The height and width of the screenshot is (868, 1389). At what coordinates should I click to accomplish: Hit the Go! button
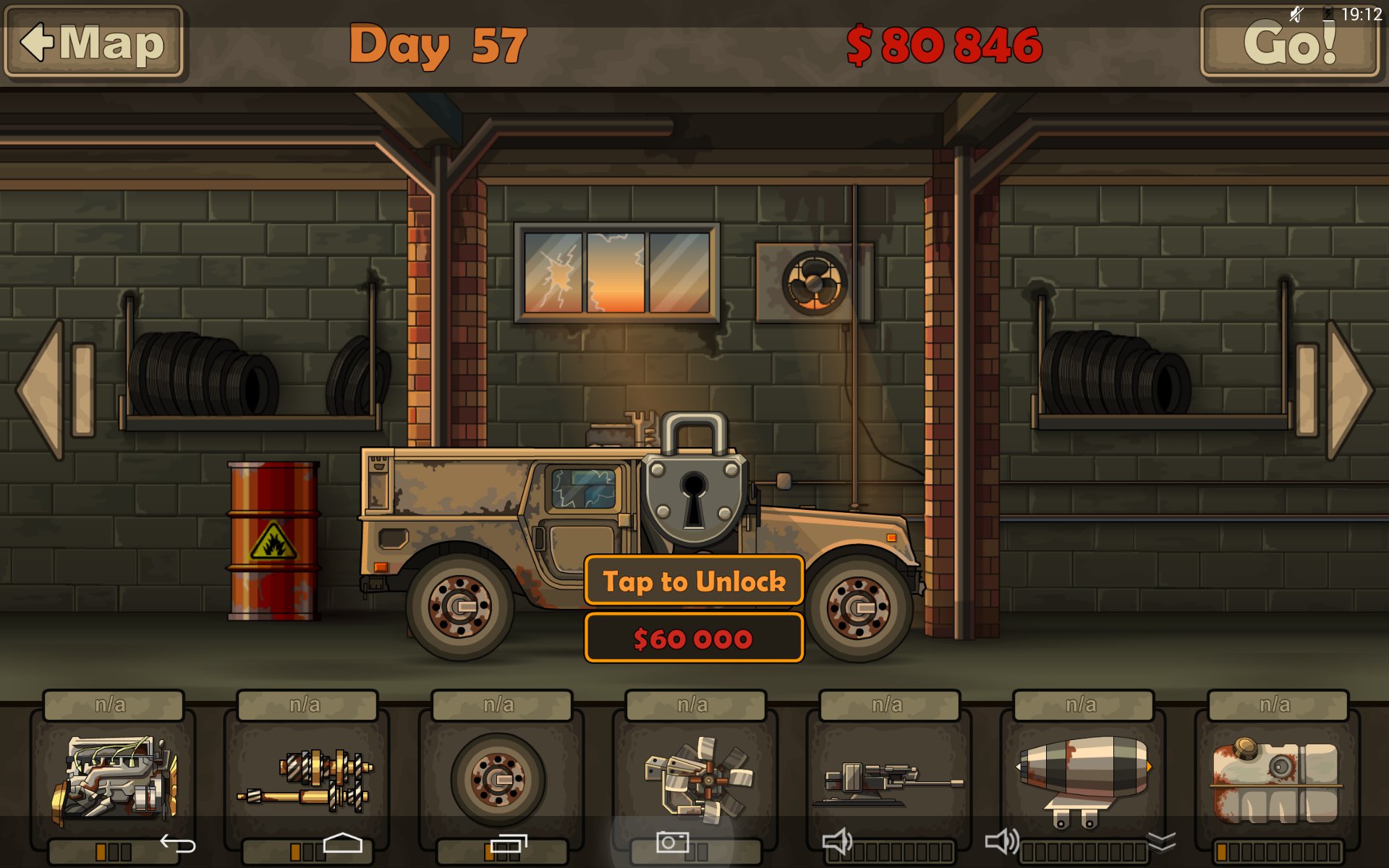point(1290,42)
